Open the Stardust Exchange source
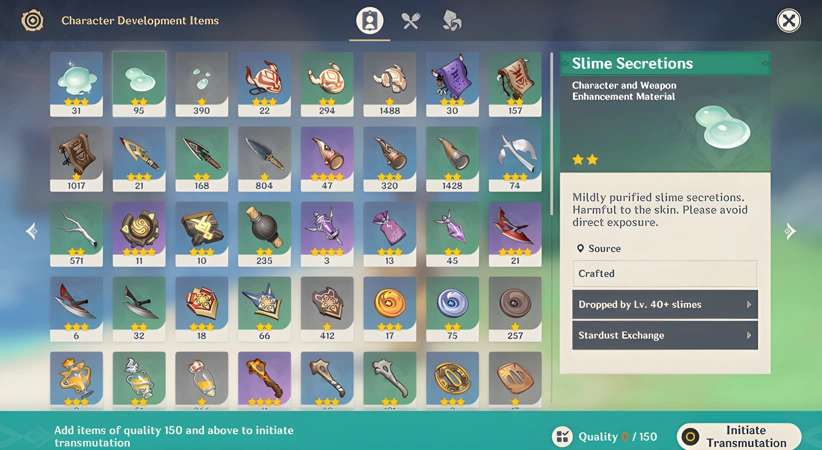Image resolution: width=822 pixels, height=450 pixels. click(x=664, y=335)
